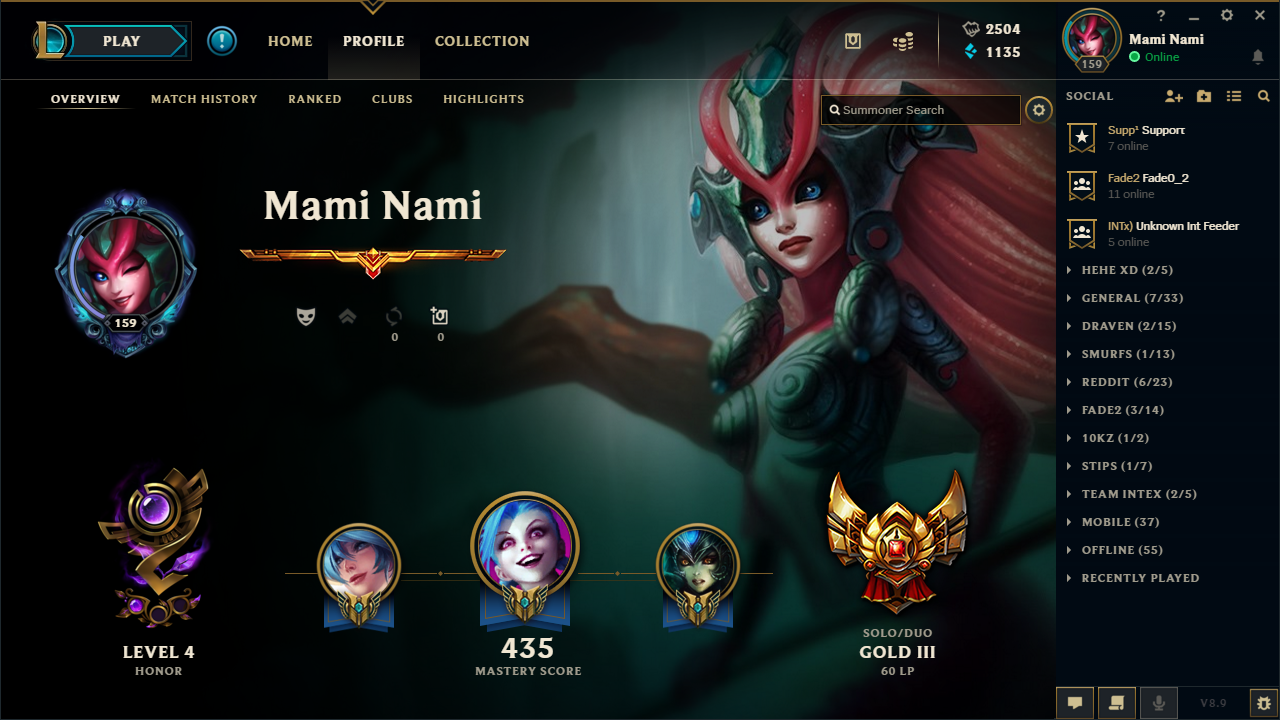Toggle the notifications bell

point(1257,57)
